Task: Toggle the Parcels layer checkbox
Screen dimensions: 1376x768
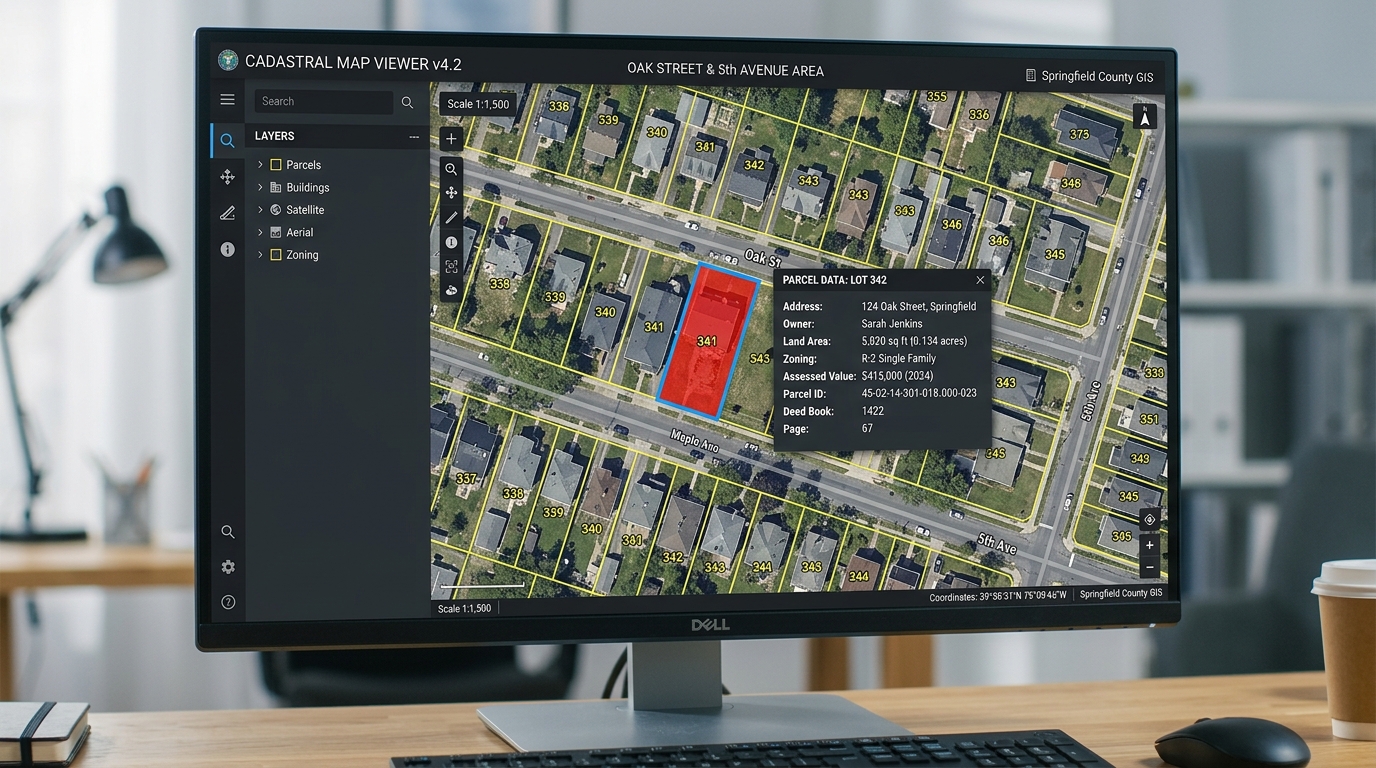Action: [275, 164]
